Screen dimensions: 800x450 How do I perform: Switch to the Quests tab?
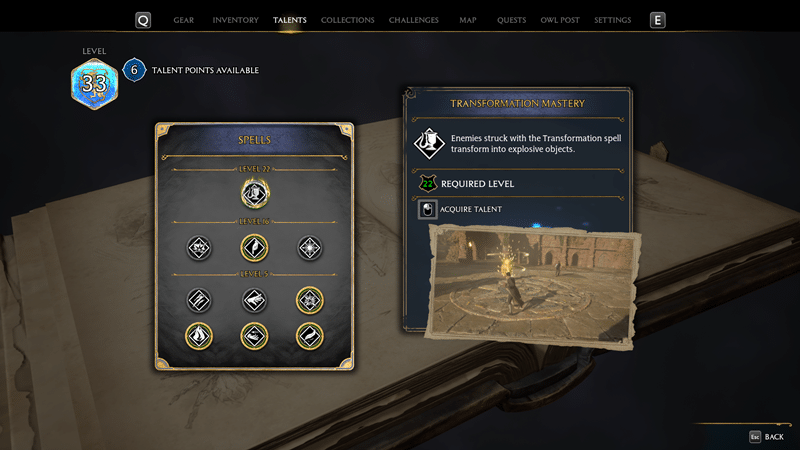pyautogui.click(x=511, y=20)
